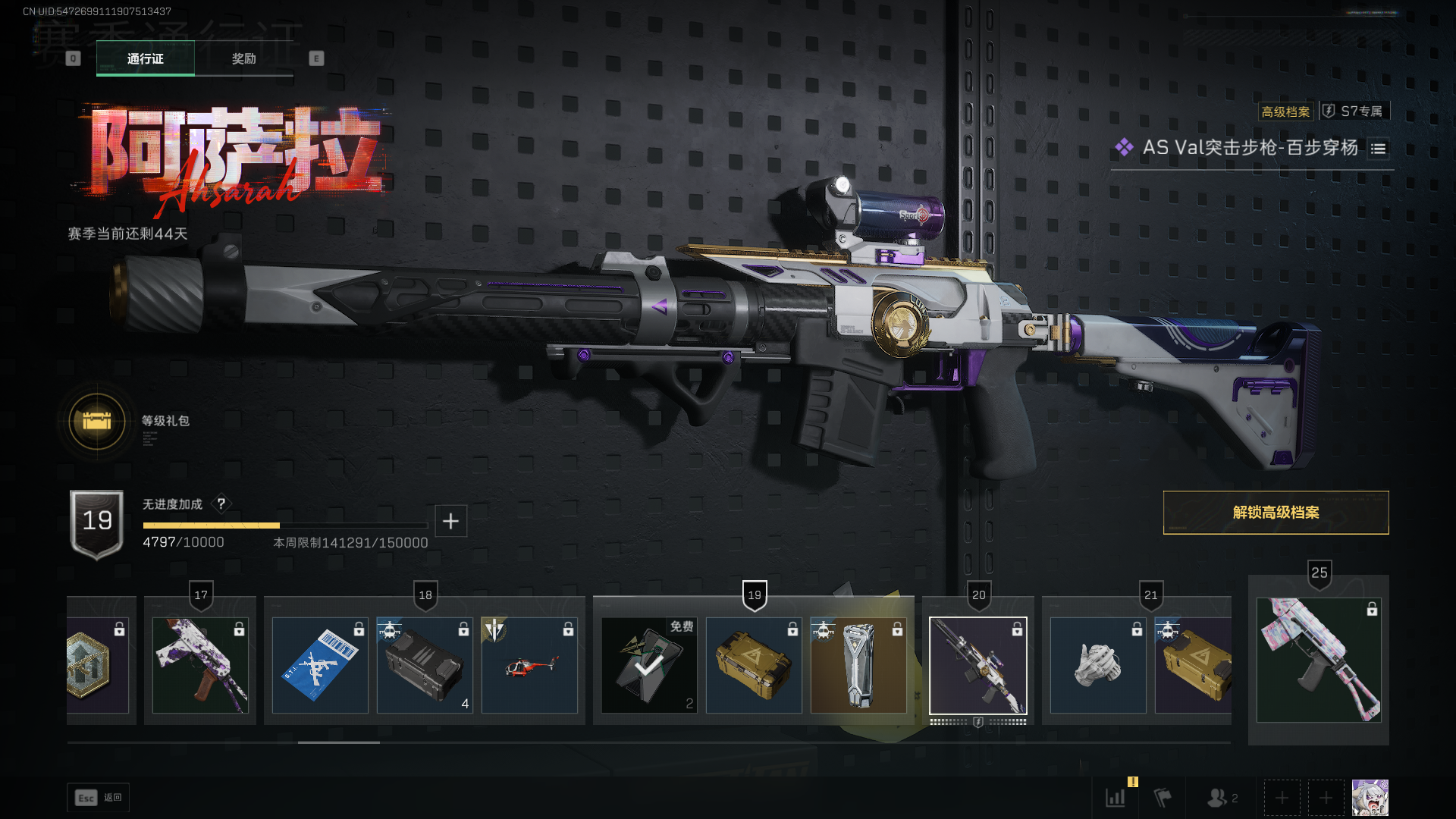Viewport: 1456px width, 819px height.
Task: Select the level 17 purple weapon skin reward
Action: pos(200,665)
